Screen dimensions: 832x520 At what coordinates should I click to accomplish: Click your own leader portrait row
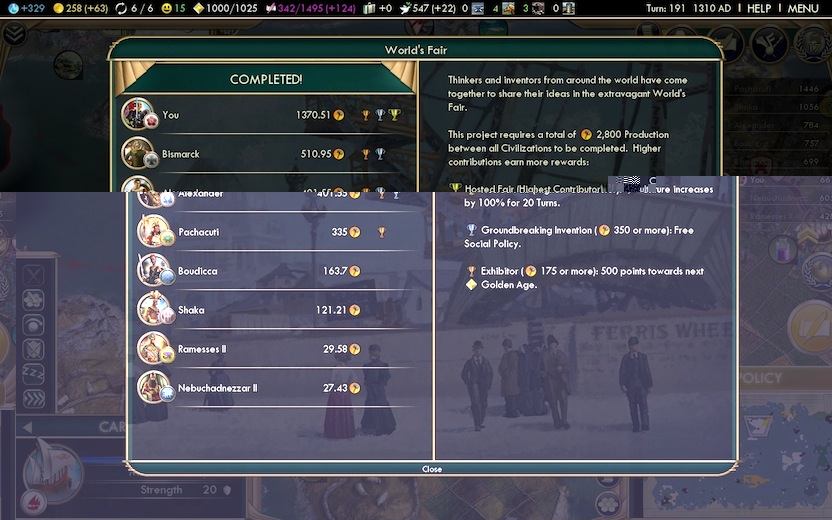266,115
